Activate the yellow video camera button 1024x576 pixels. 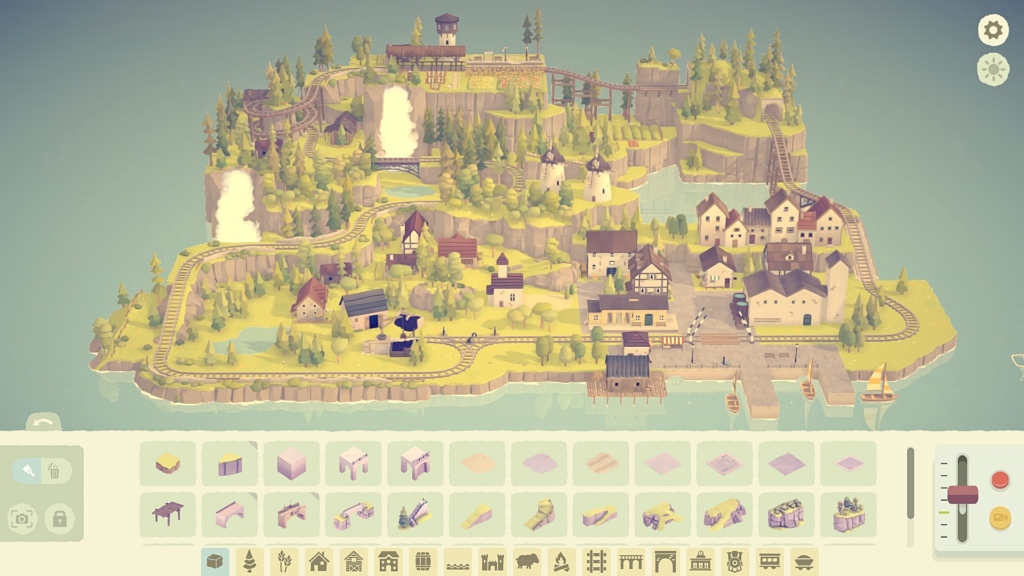999,517
